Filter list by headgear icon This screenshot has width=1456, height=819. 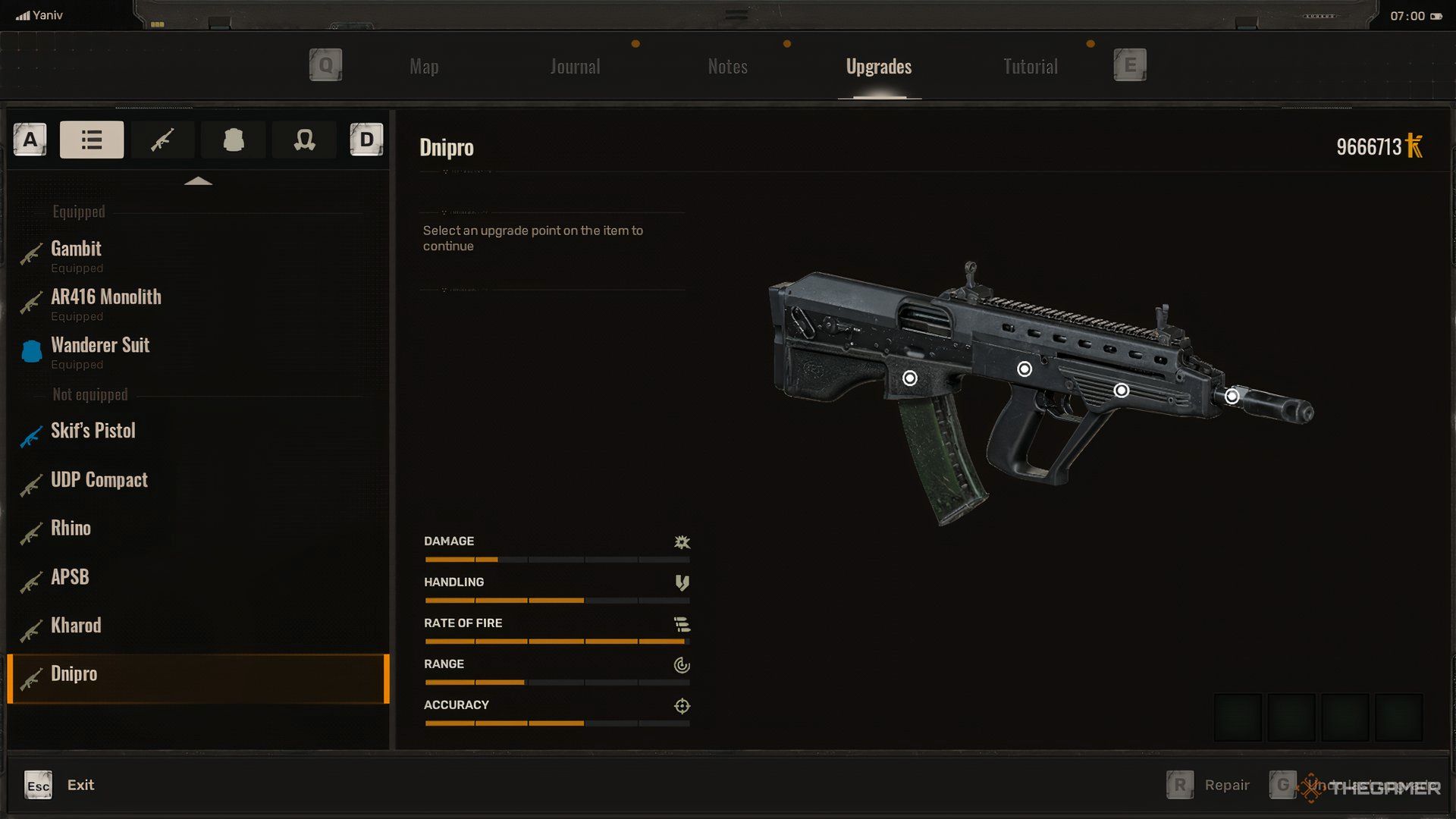coord(304,140)
